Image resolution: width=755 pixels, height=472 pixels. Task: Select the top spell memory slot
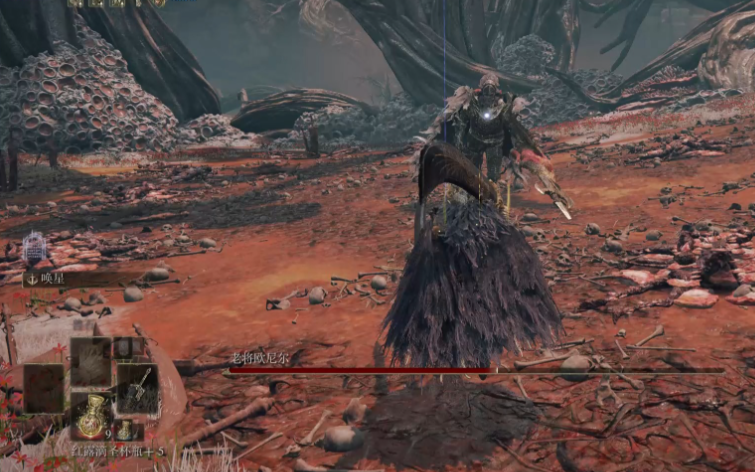[x=90, y=358]
